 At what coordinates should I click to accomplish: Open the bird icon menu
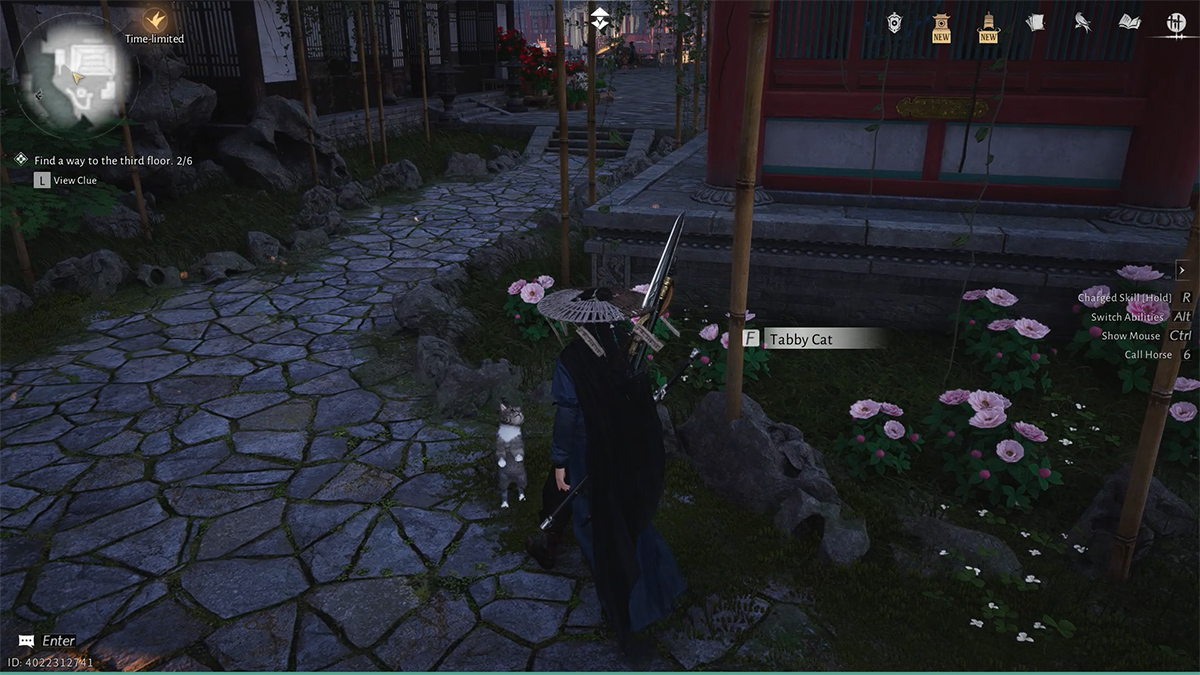(x=1082, y=22)
